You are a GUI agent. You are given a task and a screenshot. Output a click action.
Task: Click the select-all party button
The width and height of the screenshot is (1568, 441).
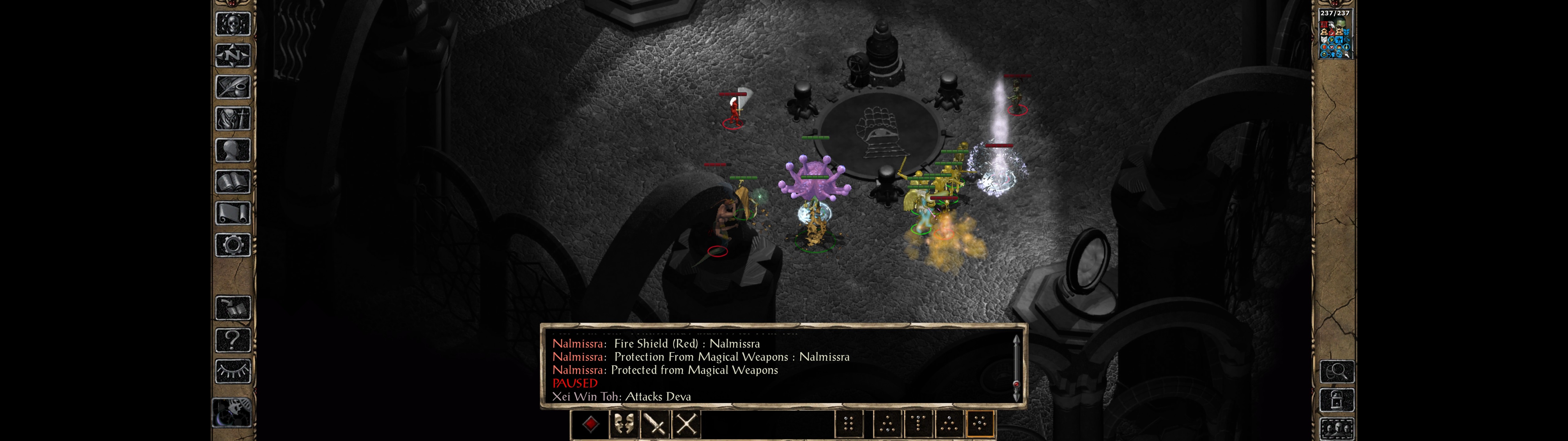point(1336,429)
